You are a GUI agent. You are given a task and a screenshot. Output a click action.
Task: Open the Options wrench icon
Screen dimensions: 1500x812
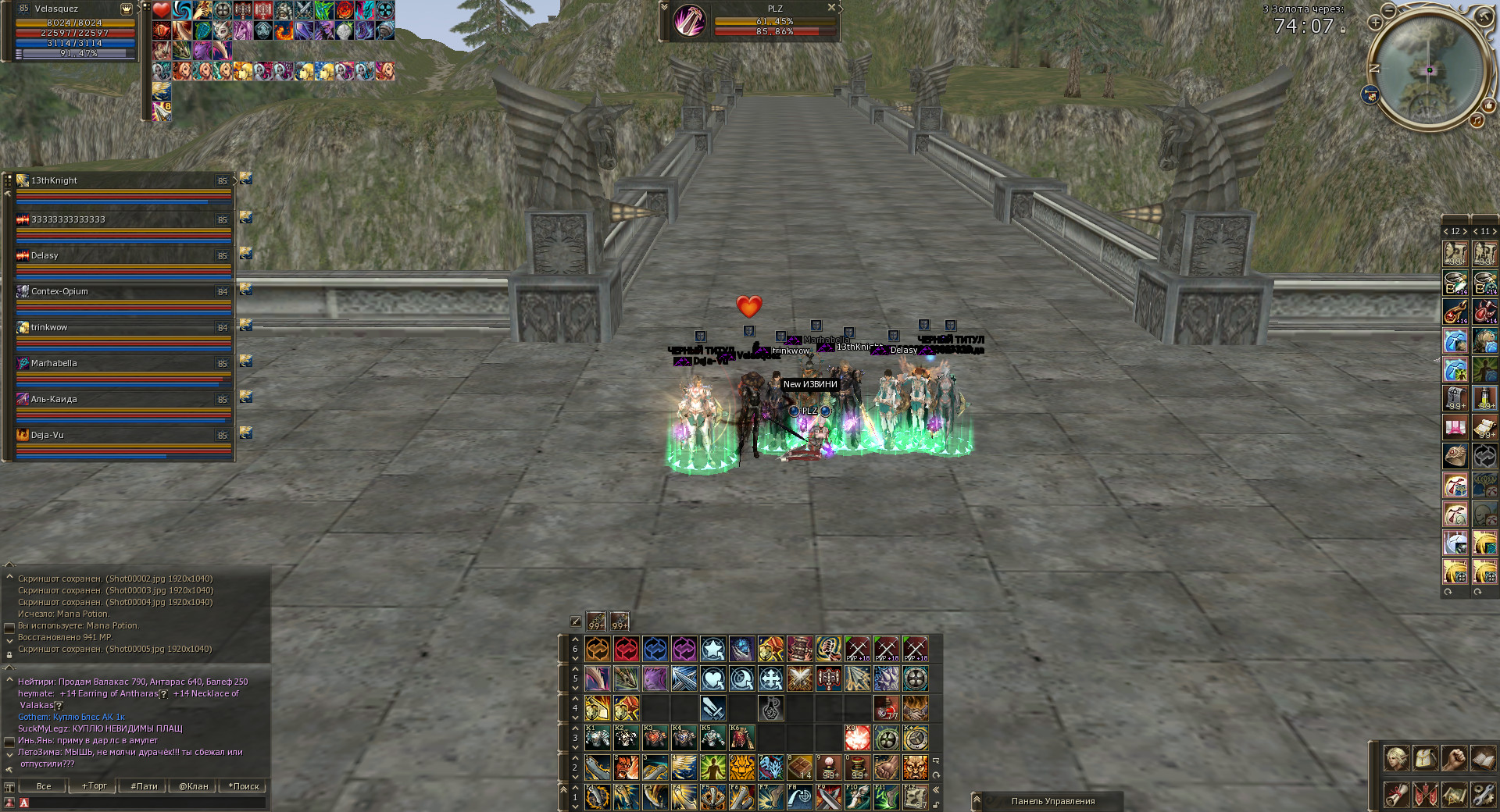point(1483,796)
